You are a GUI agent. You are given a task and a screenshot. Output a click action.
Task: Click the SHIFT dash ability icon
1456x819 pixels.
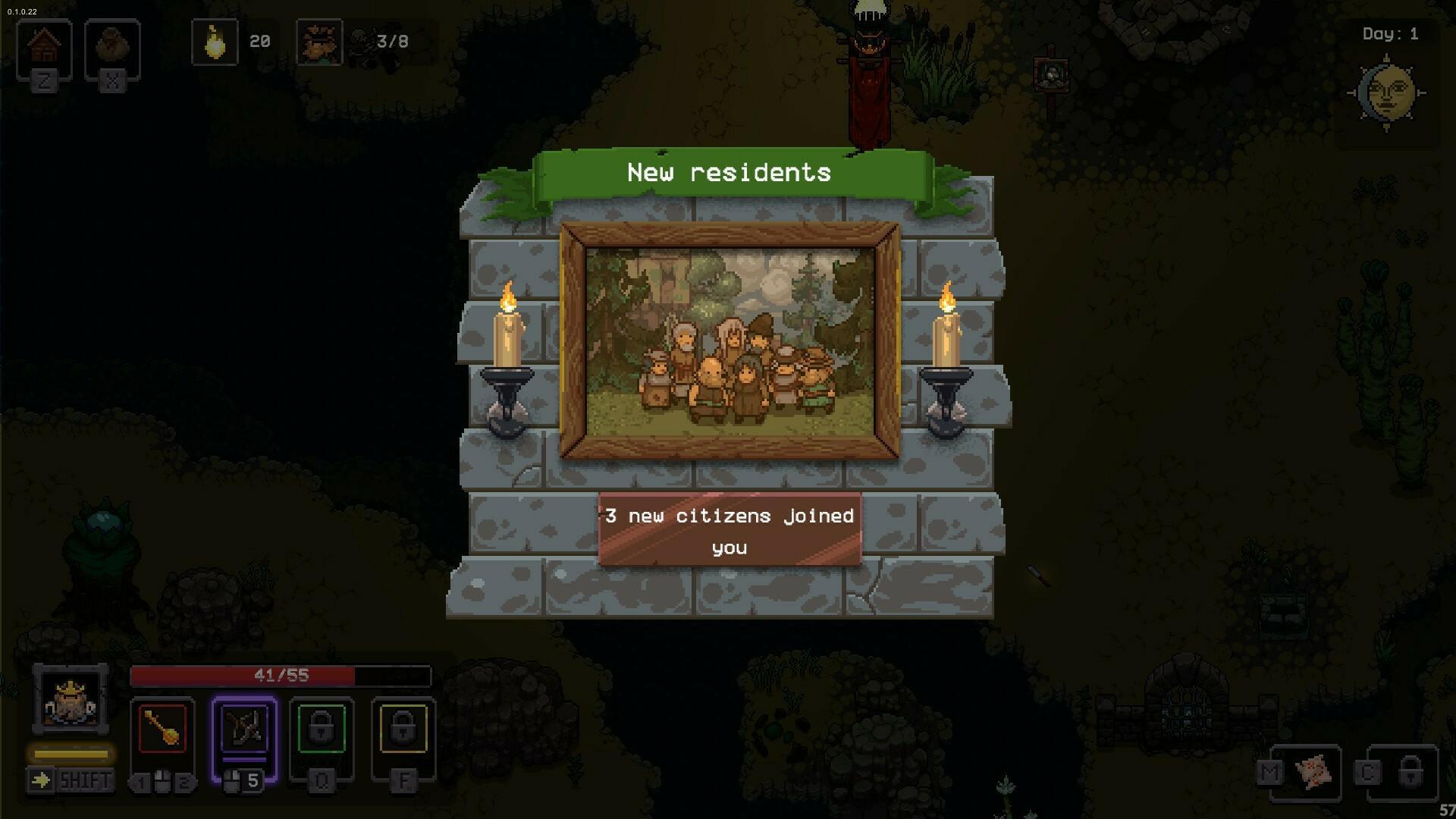pyautogui.click(x=71, y=777)
